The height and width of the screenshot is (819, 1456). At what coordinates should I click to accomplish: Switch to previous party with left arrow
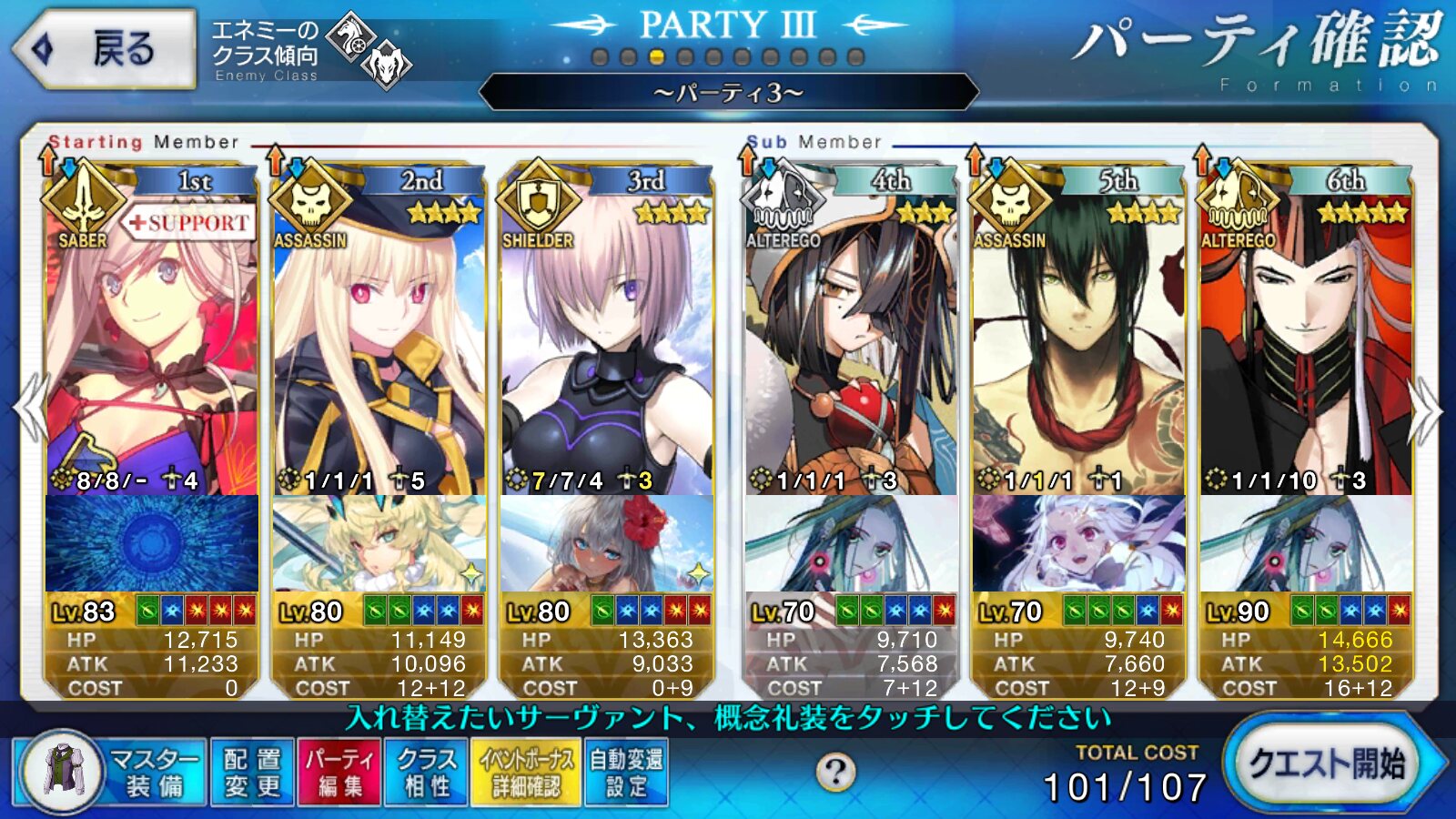31,409
